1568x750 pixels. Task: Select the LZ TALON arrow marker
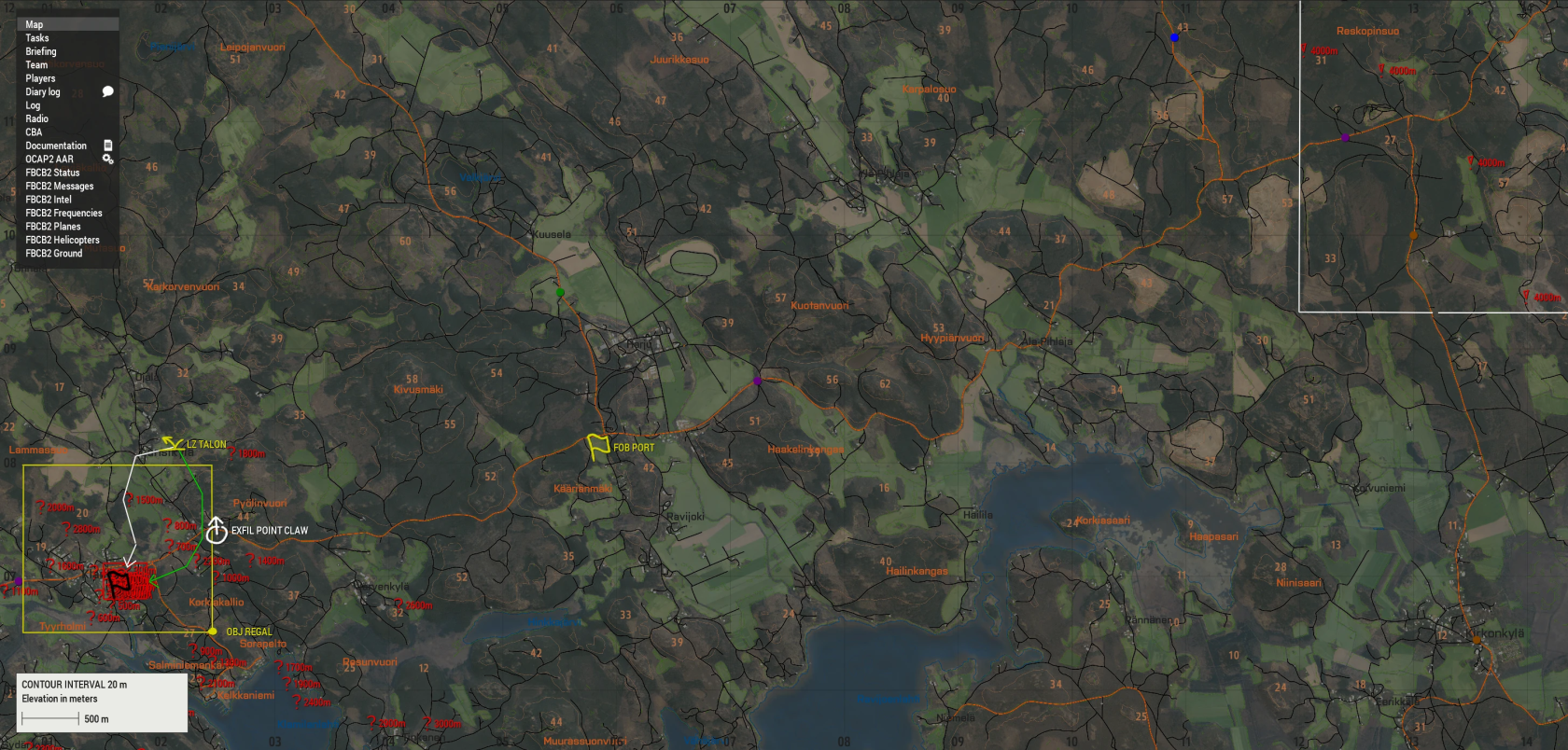[173, 440]
